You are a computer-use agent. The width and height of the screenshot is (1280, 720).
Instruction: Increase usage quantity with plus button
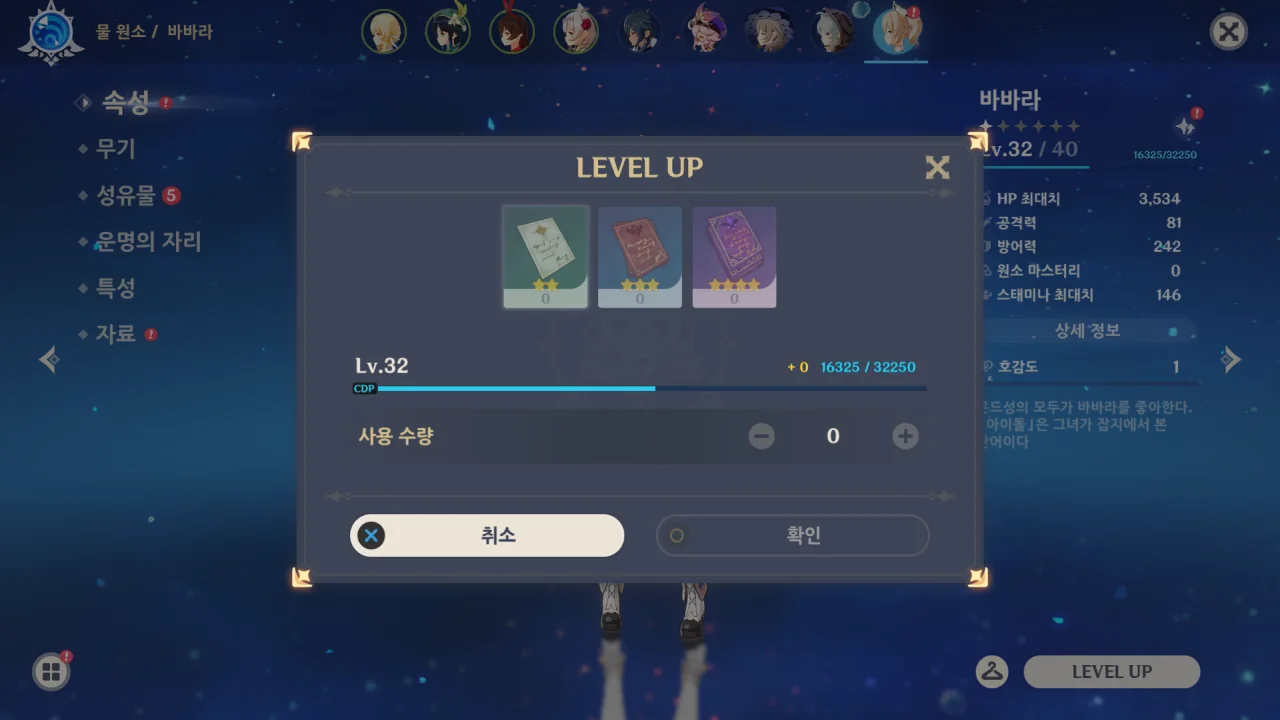905,436
